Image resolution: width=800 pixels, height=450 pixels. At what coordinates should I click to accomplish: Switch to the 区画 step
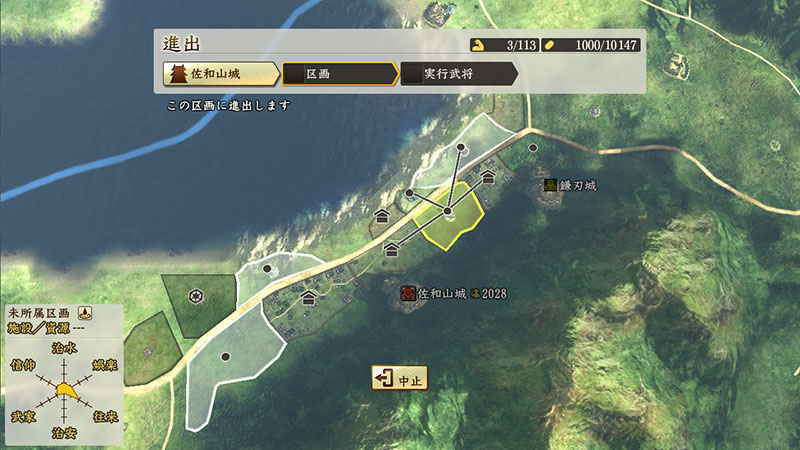(x=338, y=74)
